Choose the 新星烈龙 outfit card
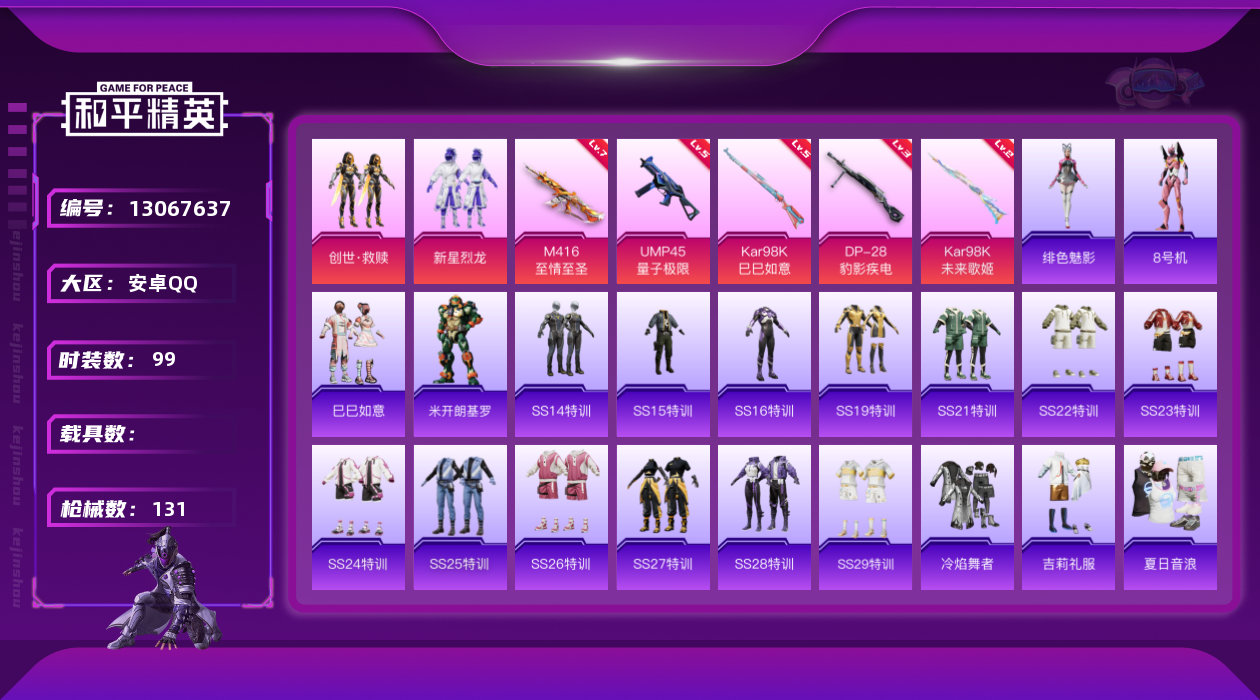This screenshot has height=700, width=1260. click(460, 211)
